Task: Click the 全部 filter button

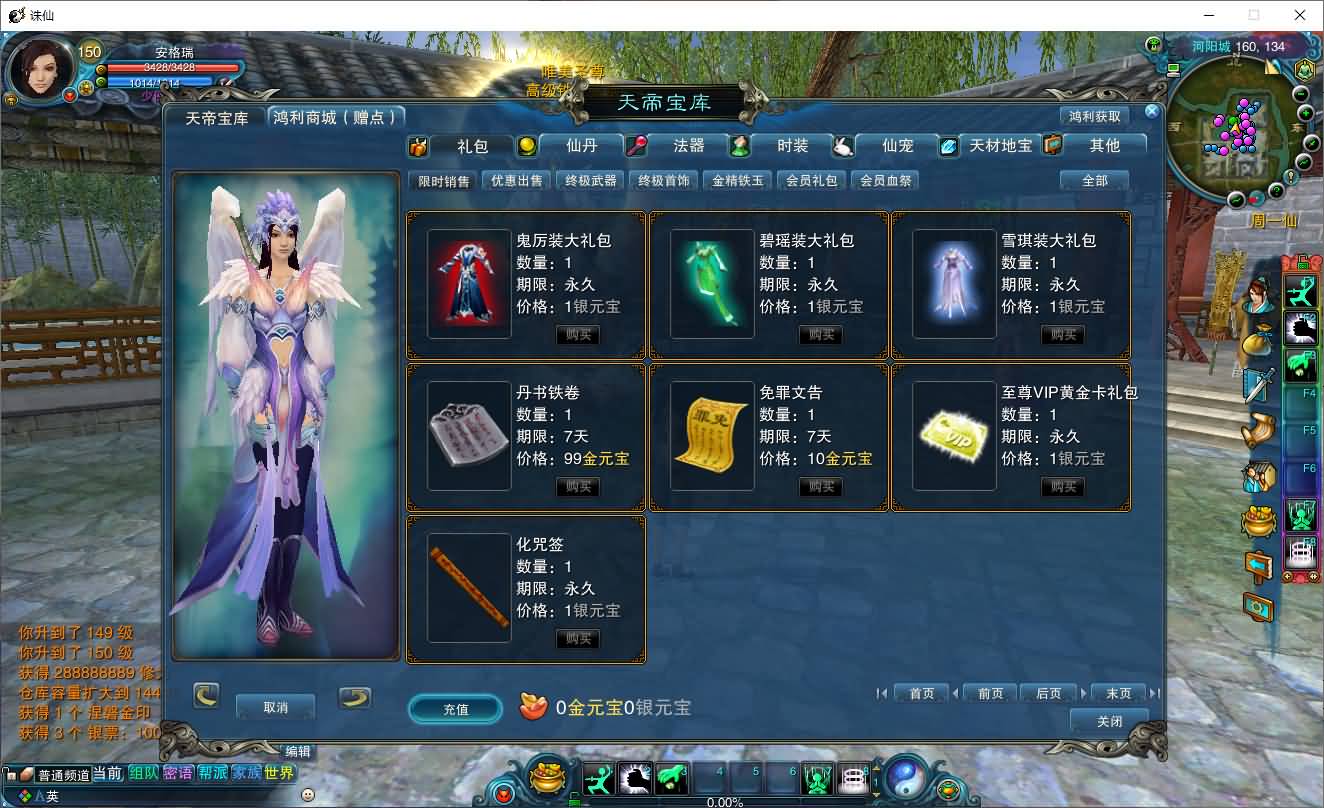Action: [1095, 181]
